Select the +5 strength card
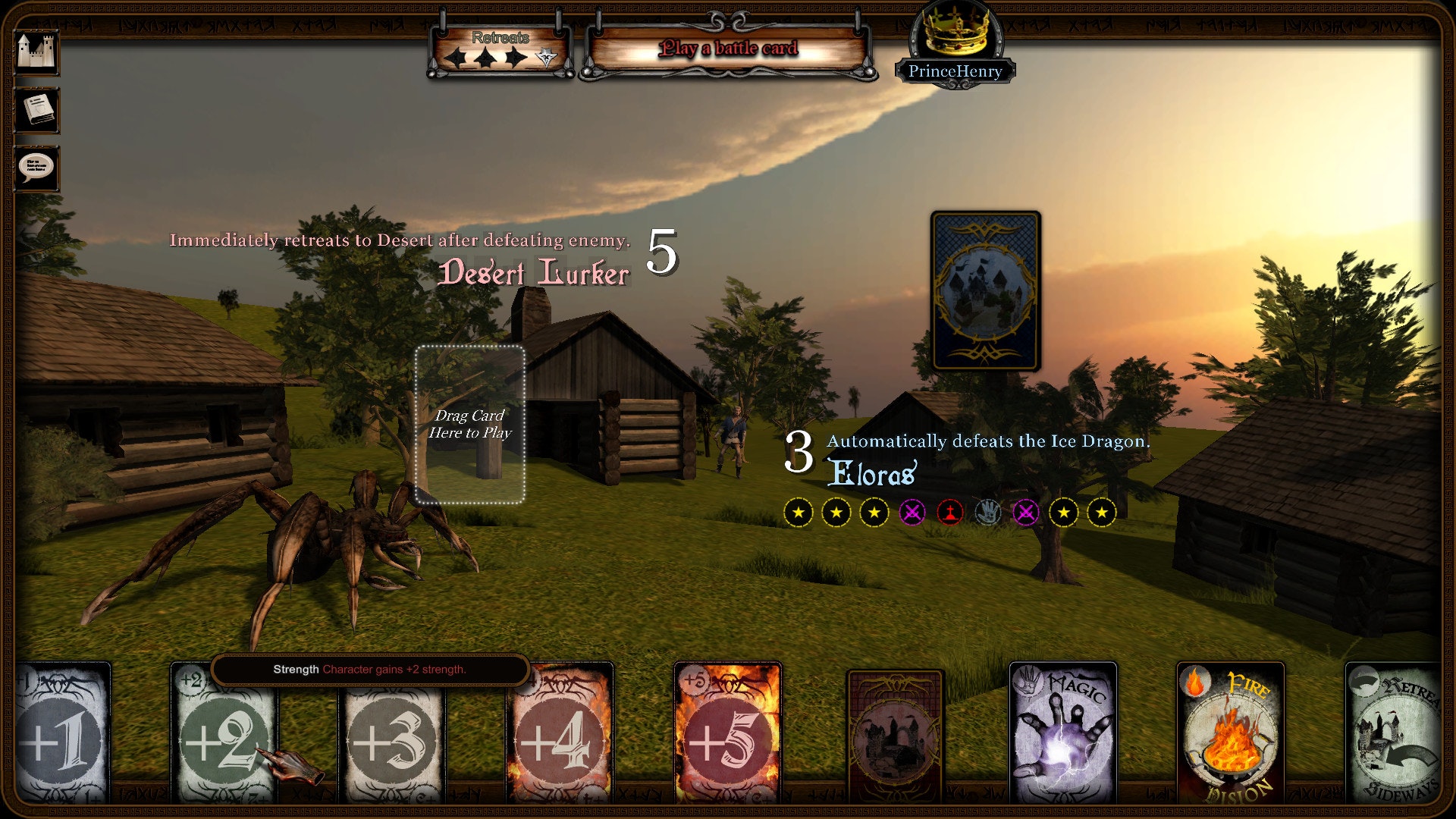This screenshot has width=1456, height=819. 726,736
